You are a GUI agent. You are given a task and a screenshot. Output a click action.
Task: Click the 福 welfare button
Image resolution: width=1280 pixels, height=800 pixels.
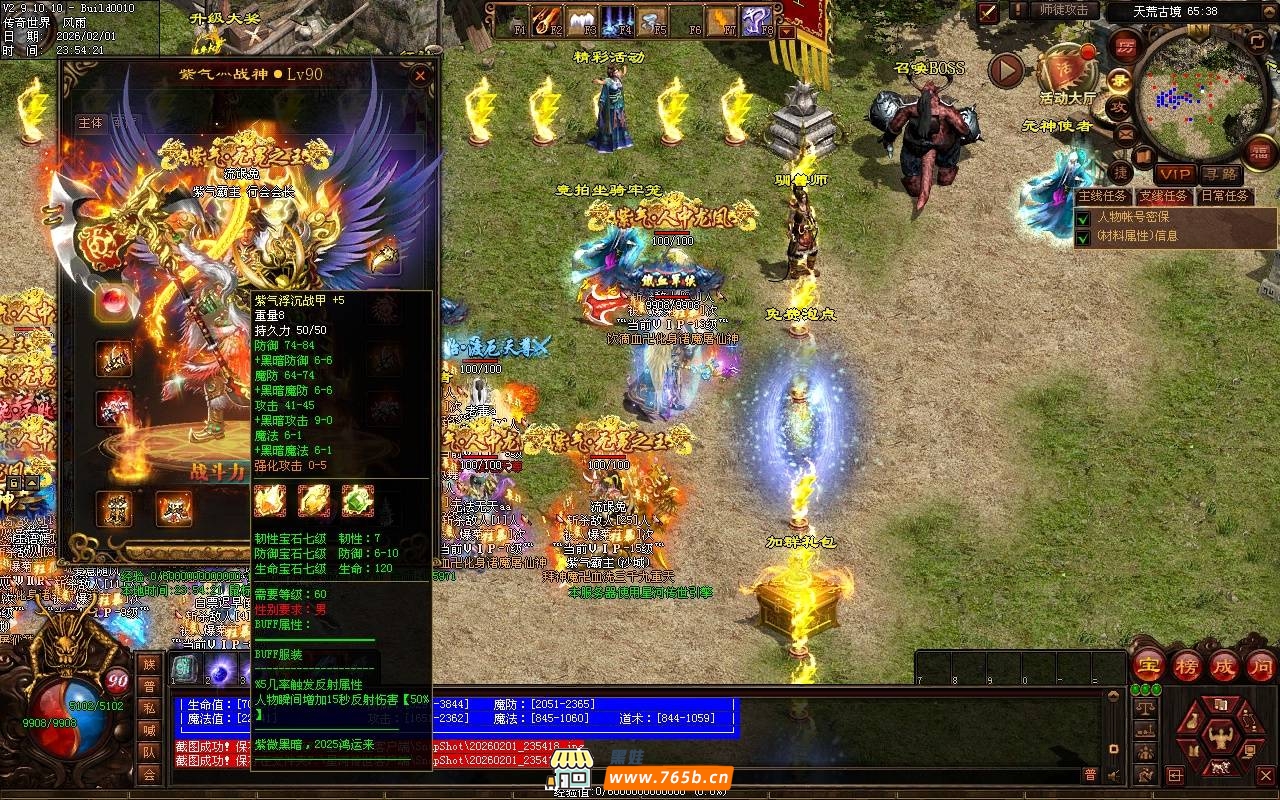click(x=1261, y=151)
